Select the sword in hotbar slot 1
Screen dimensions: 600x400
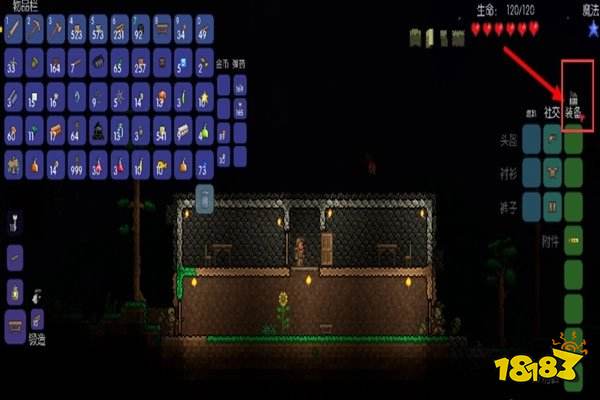(14, 30)
